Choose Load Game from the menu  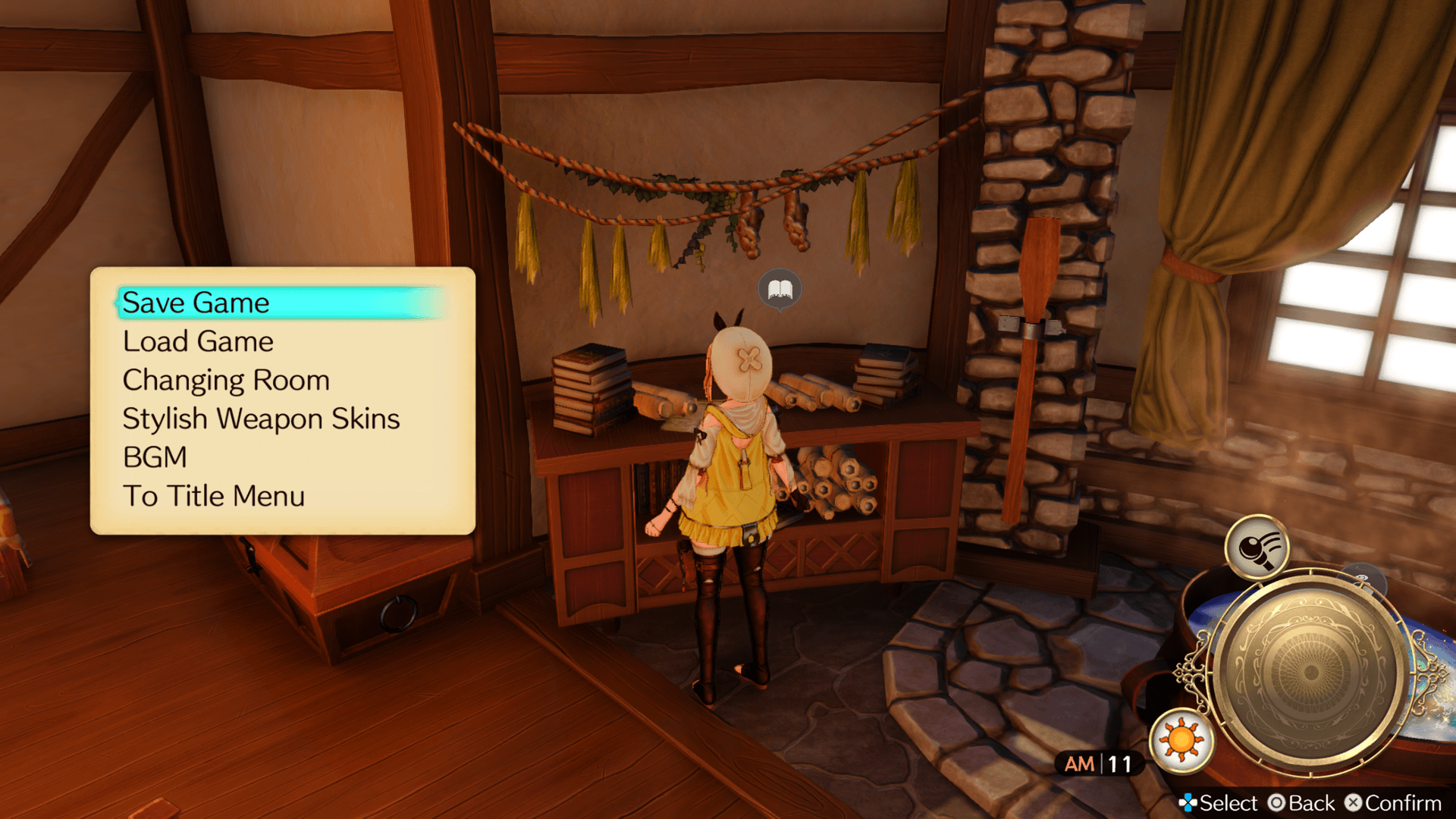(x=198, y=342)
